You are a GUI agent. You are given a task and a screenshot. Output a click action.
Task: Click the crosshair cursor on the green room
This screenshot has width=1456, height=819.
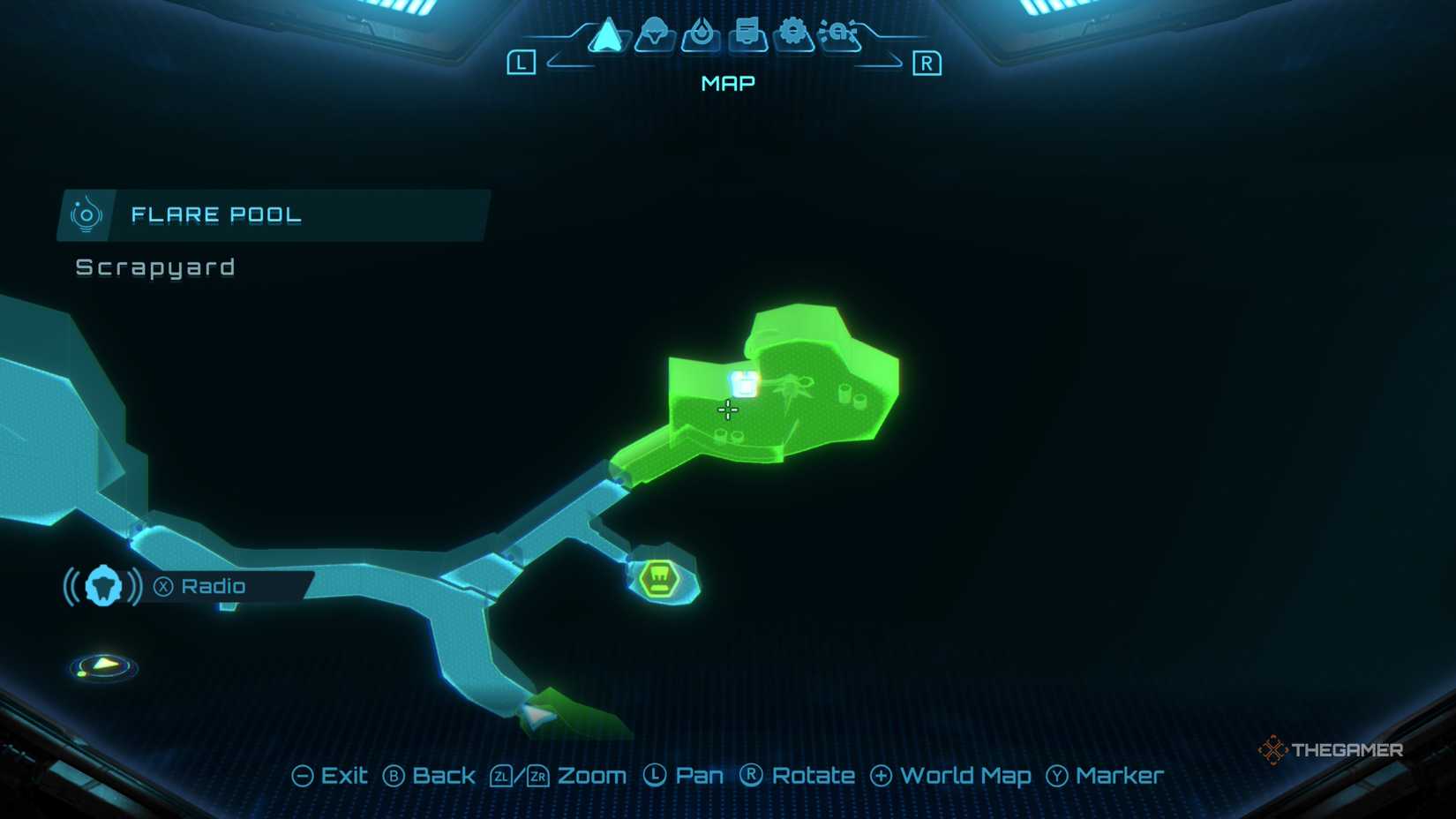point(727,409)
